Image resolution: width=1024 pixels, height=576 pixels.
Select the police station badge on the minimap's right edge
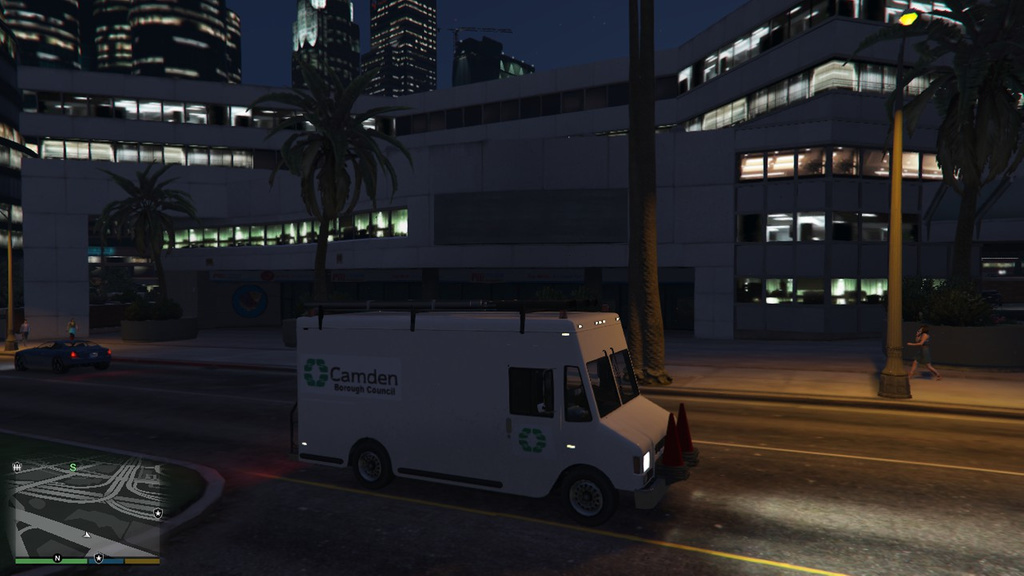(x=158, y=512)
